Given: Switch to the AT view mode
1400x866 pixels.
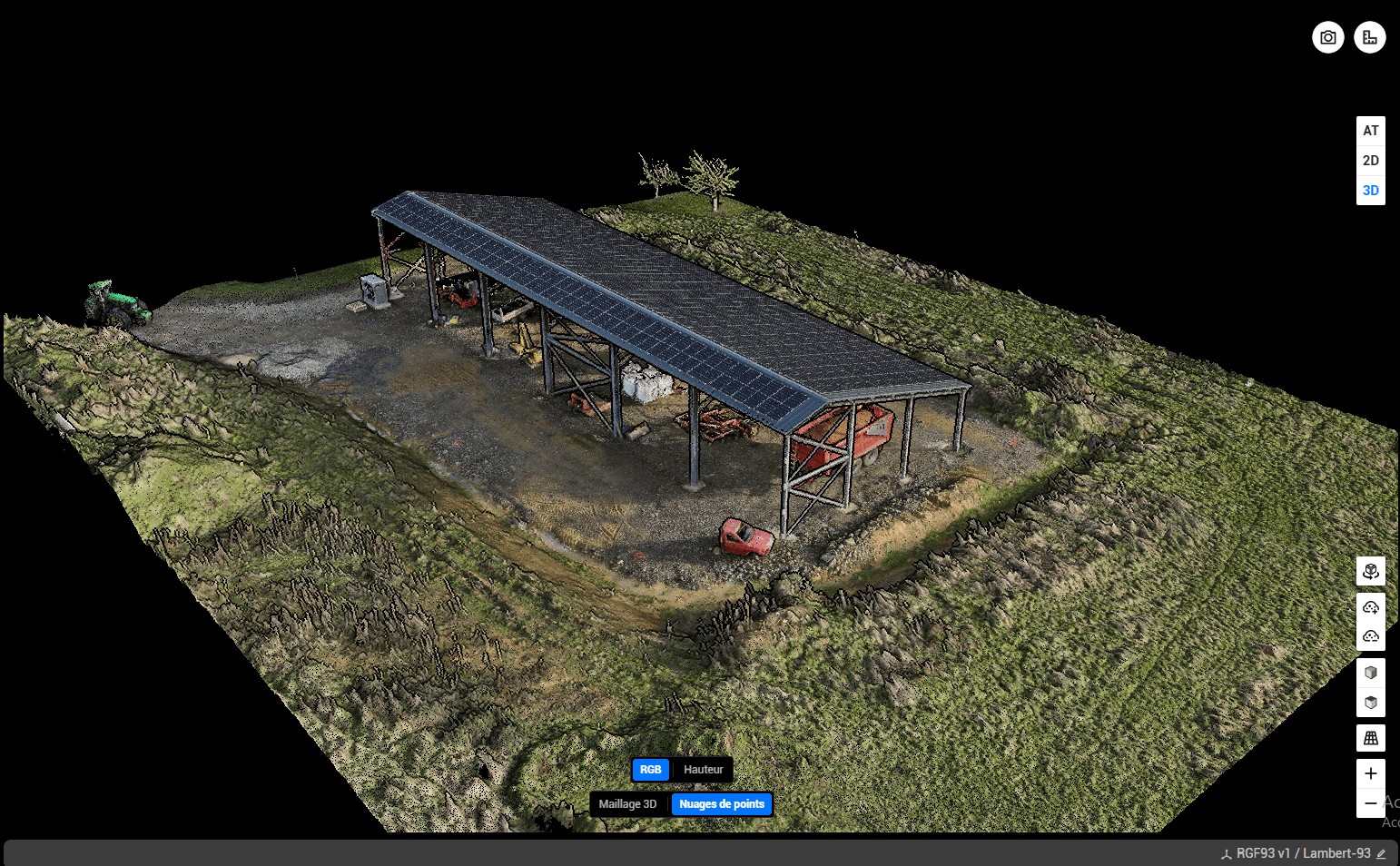Looking at the screenshot, I should point(1370,131).
